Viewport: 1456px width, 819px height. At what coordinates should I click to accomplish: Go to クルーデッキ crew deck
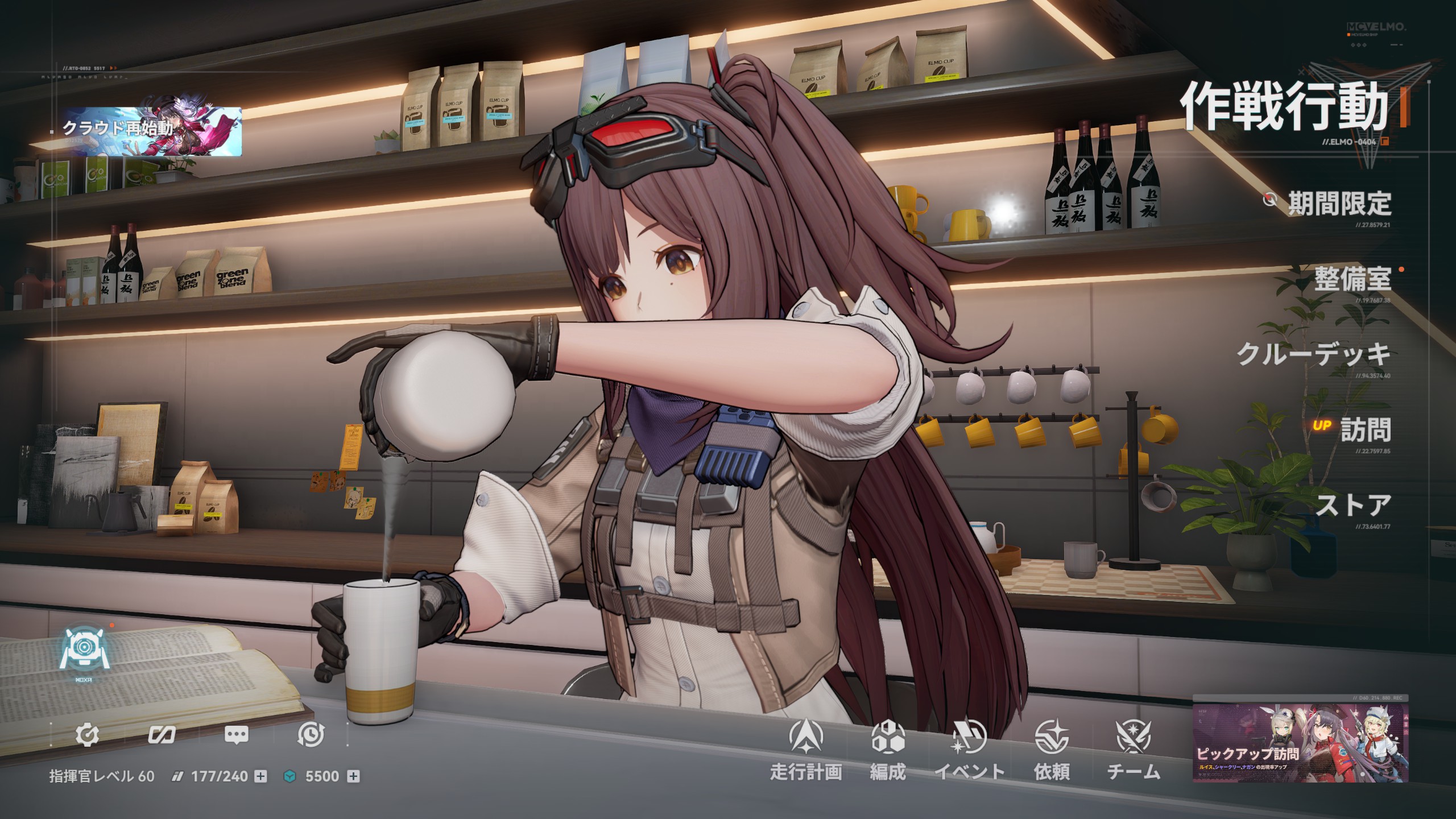(x=1314, y=354)
